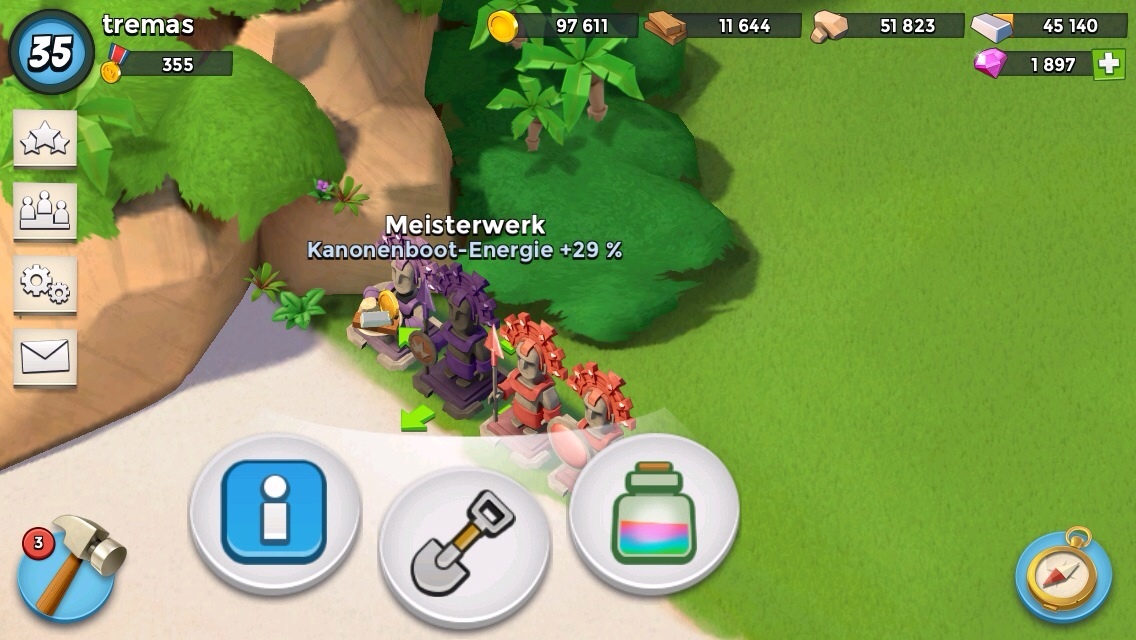Buy more diamonds with the green plus
Viewport: 1136px width, 640px height.
pos(1108,64)
